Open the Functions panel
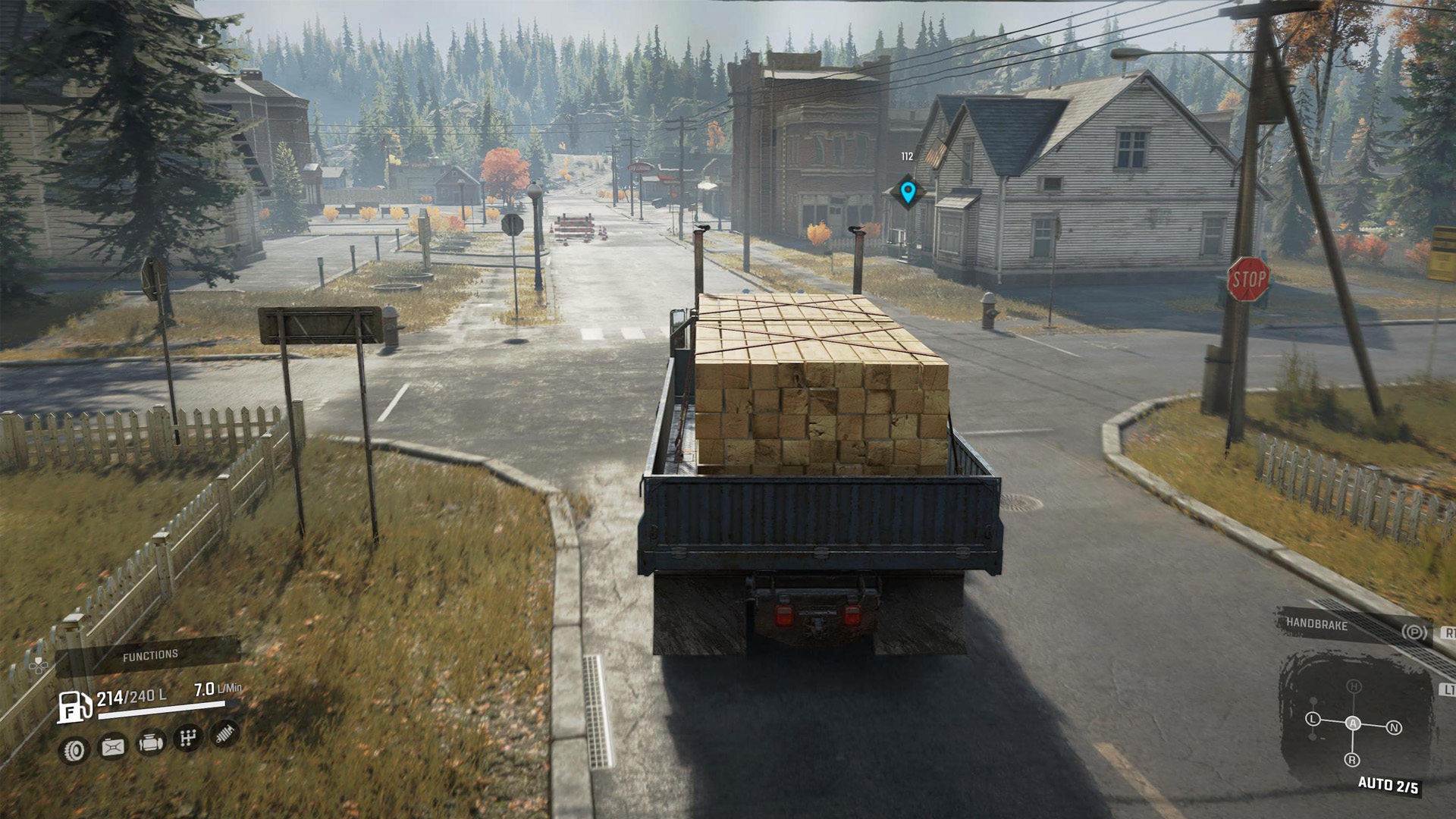Viewport: 1456px width, 819px height. 150,655
